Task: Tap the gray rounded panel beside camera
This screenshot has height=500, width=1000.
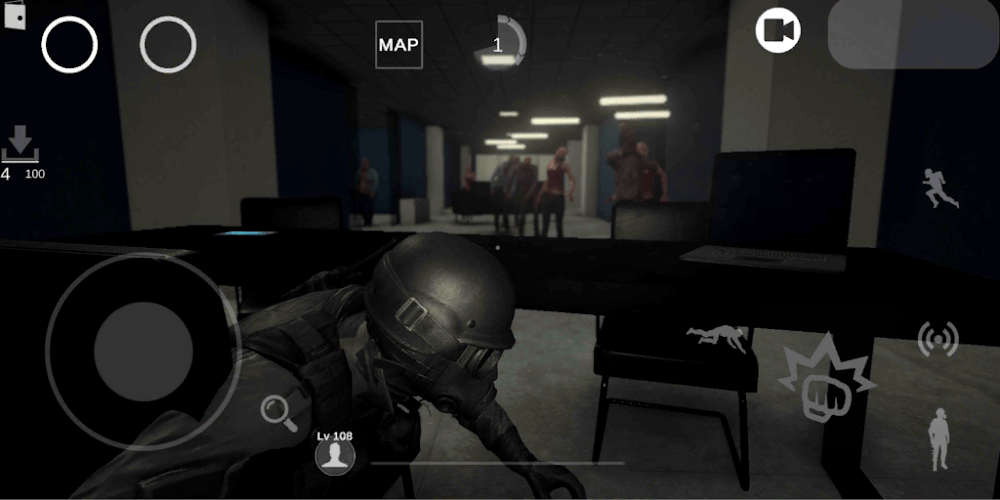Action: [x=913, y=33]
